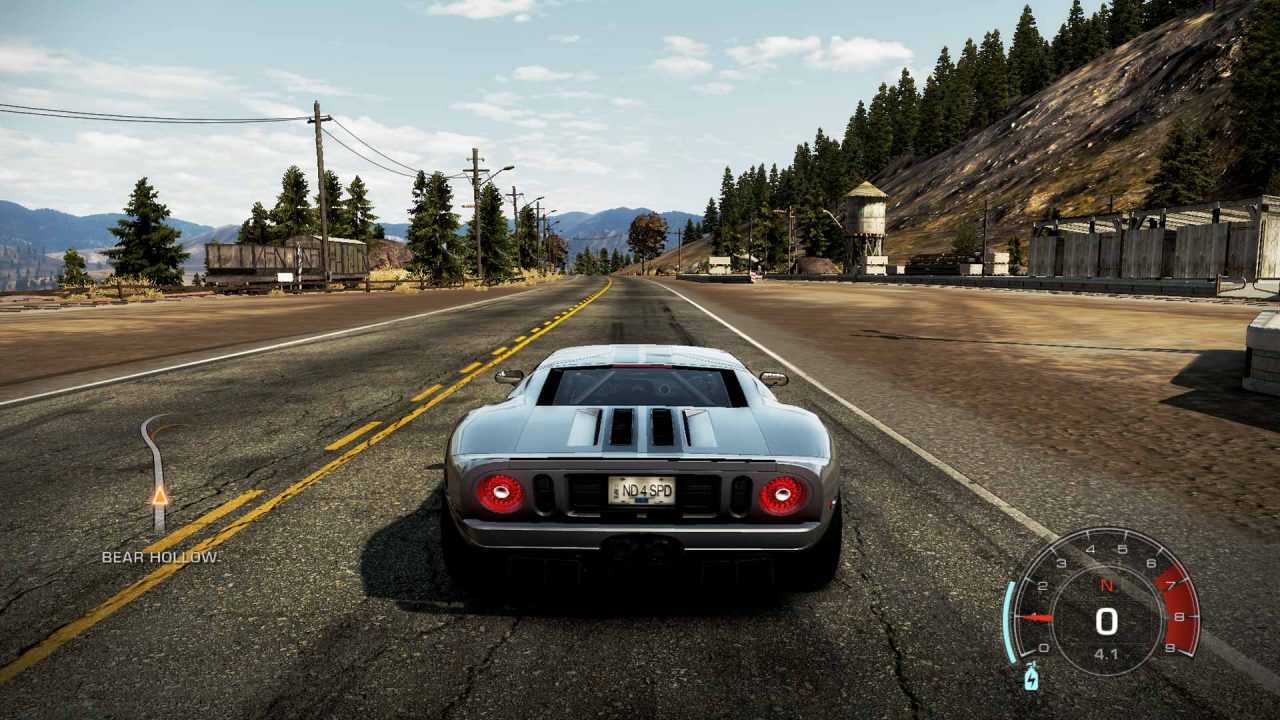Click the left red taillight of the car
The width and height of the screenshot is (1280, 720).
coord(498,493)
